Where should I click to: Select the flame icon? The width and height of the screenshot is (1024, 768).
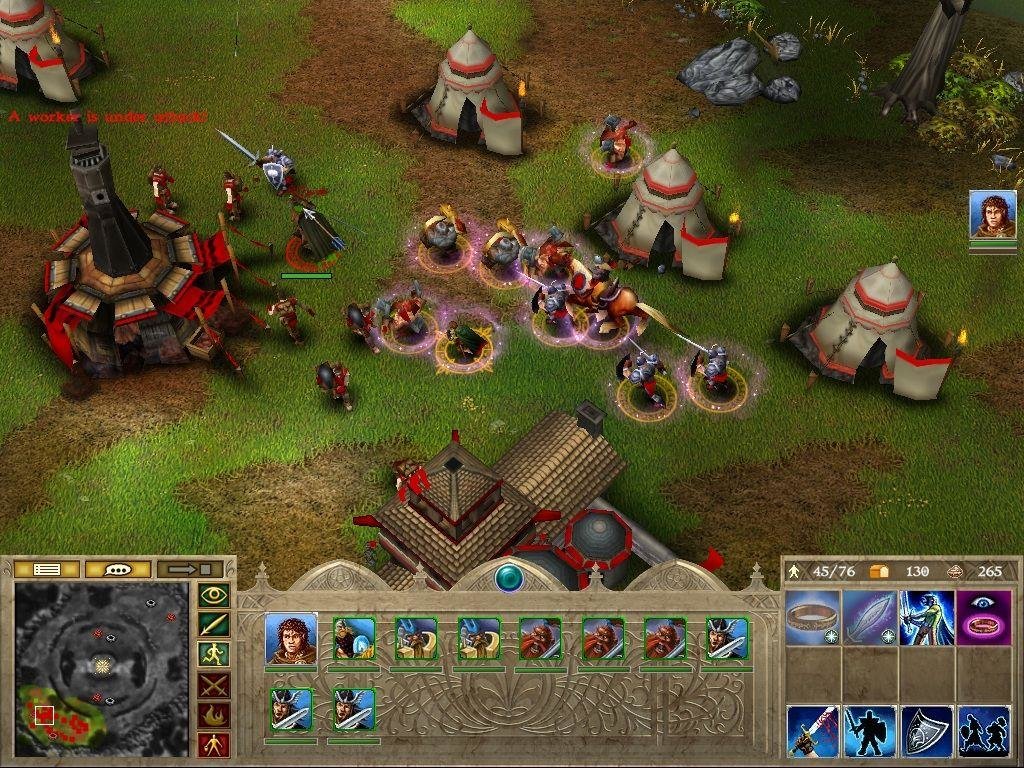(x=214, y=715)
